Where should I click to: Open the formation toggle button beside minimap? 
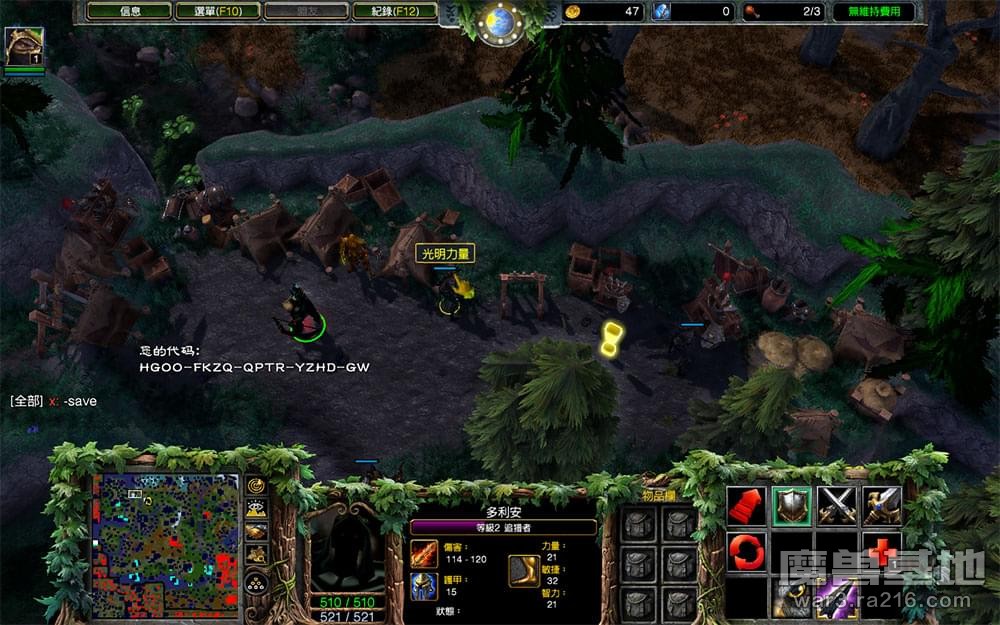pyautogui.click(x=257, y=582)
